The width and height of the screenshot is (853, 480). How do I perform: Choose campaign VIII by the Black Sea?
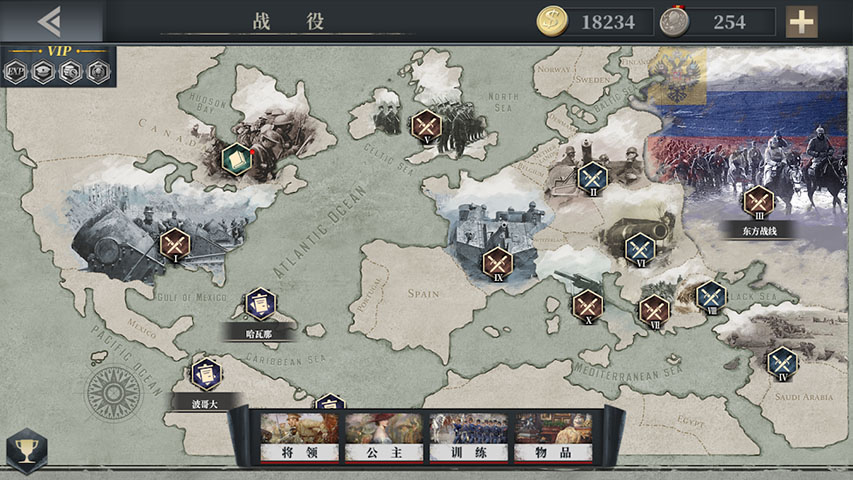(711, 295)
